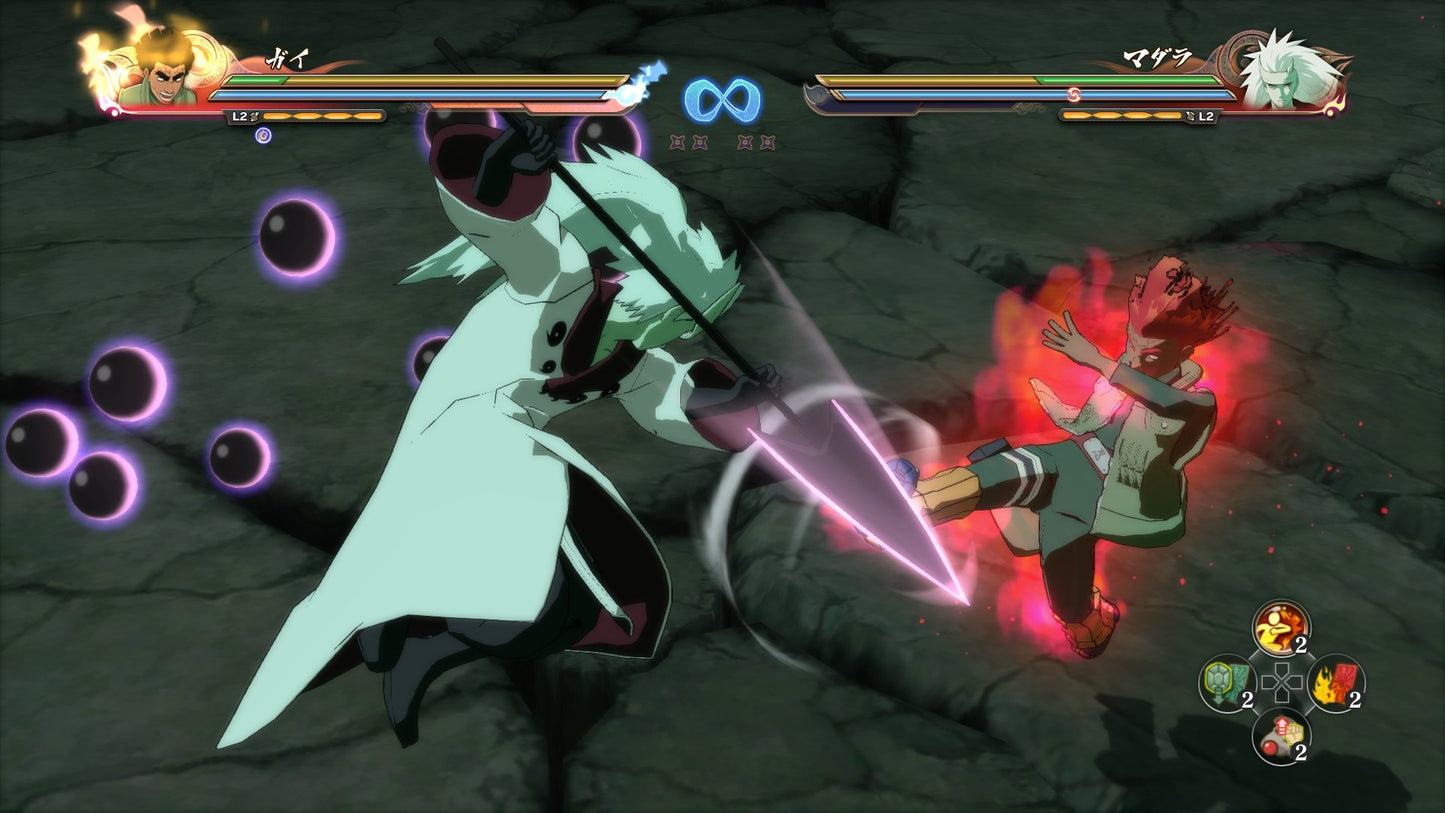Click the blue substitution orb under Guy's gauge
This screenshot has width=1445, height=813.
(262, 136)
